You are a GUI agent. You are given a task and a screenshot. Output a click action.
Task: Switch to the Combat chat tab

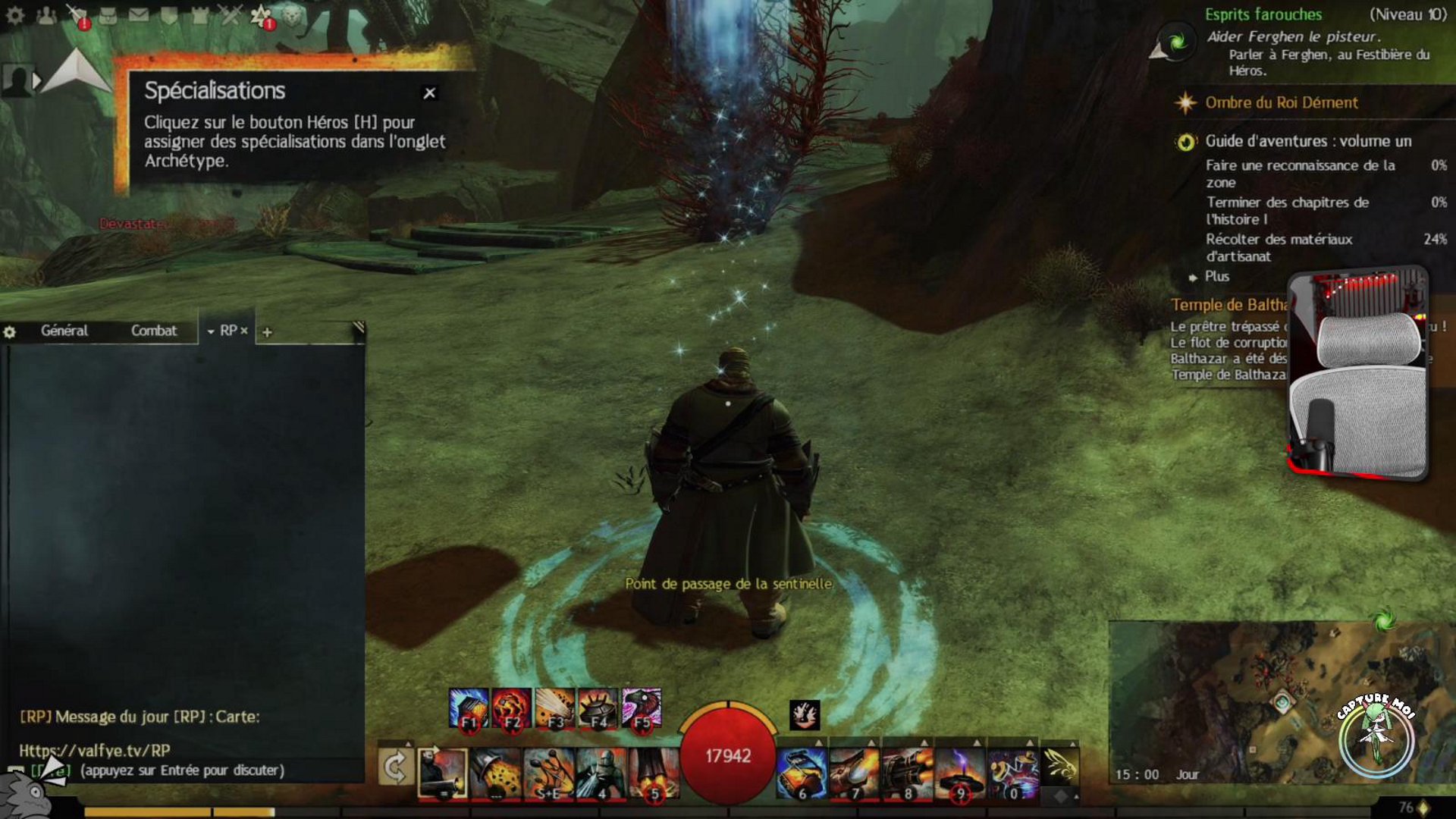pos(153,331)
